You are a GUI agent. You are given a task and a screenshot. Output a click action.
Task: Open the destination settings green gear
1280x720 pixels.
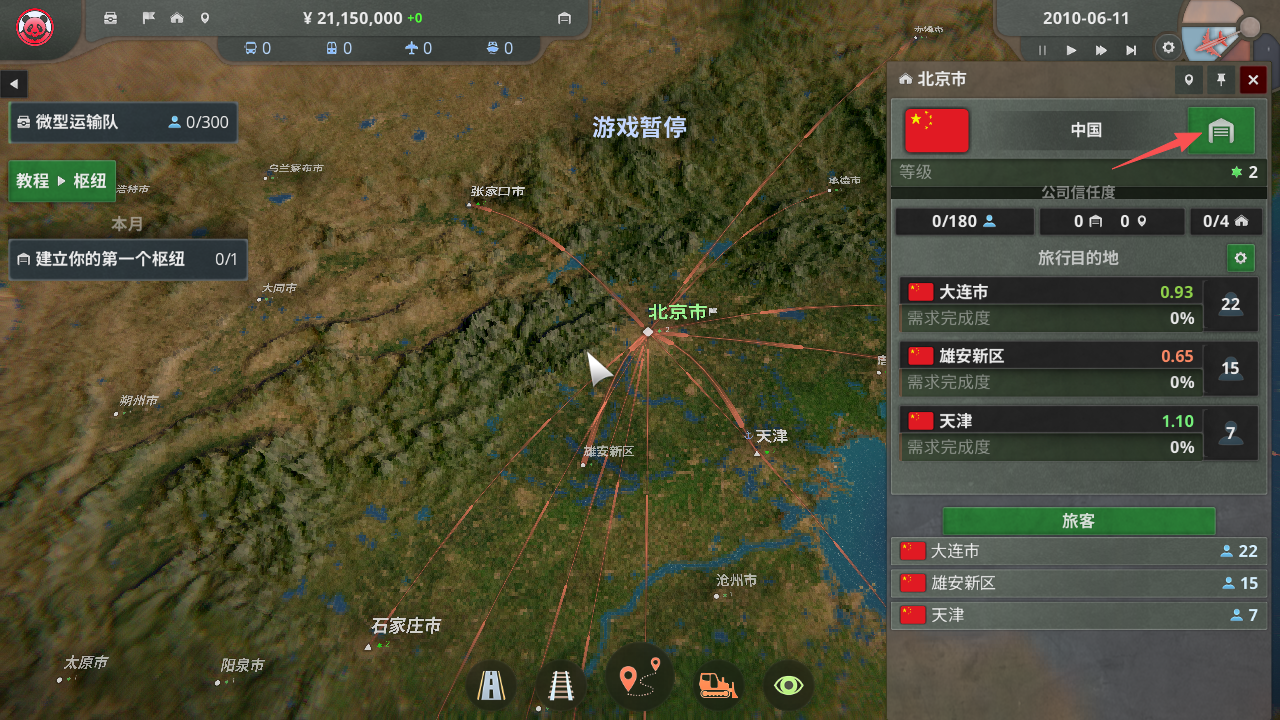(1240, 258)
